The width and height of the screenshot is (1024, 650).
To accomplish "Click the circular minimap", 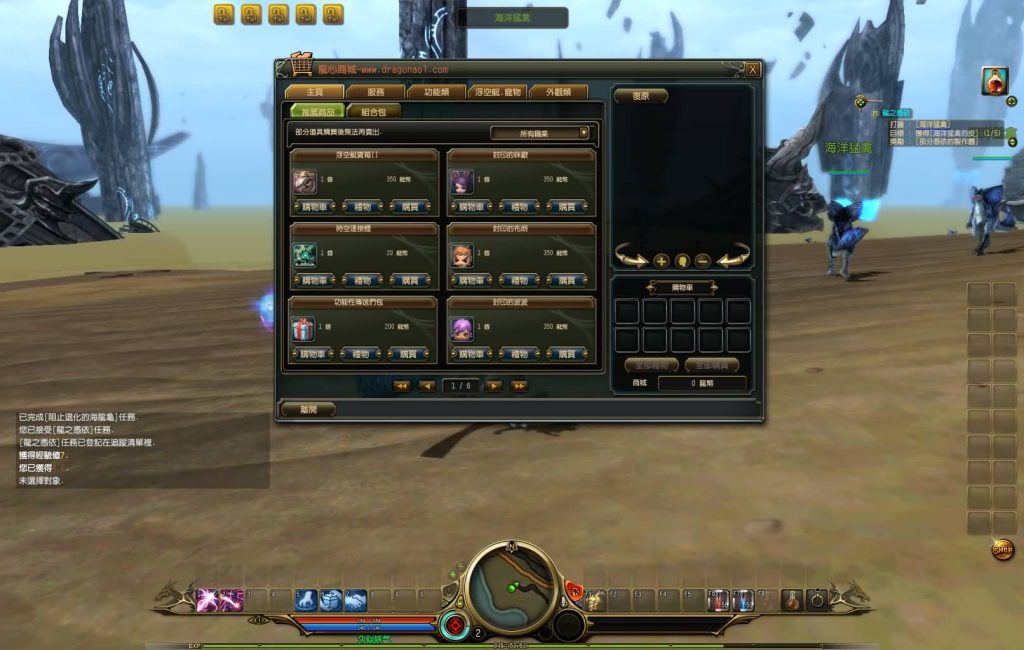I will [x=511, y=586].
